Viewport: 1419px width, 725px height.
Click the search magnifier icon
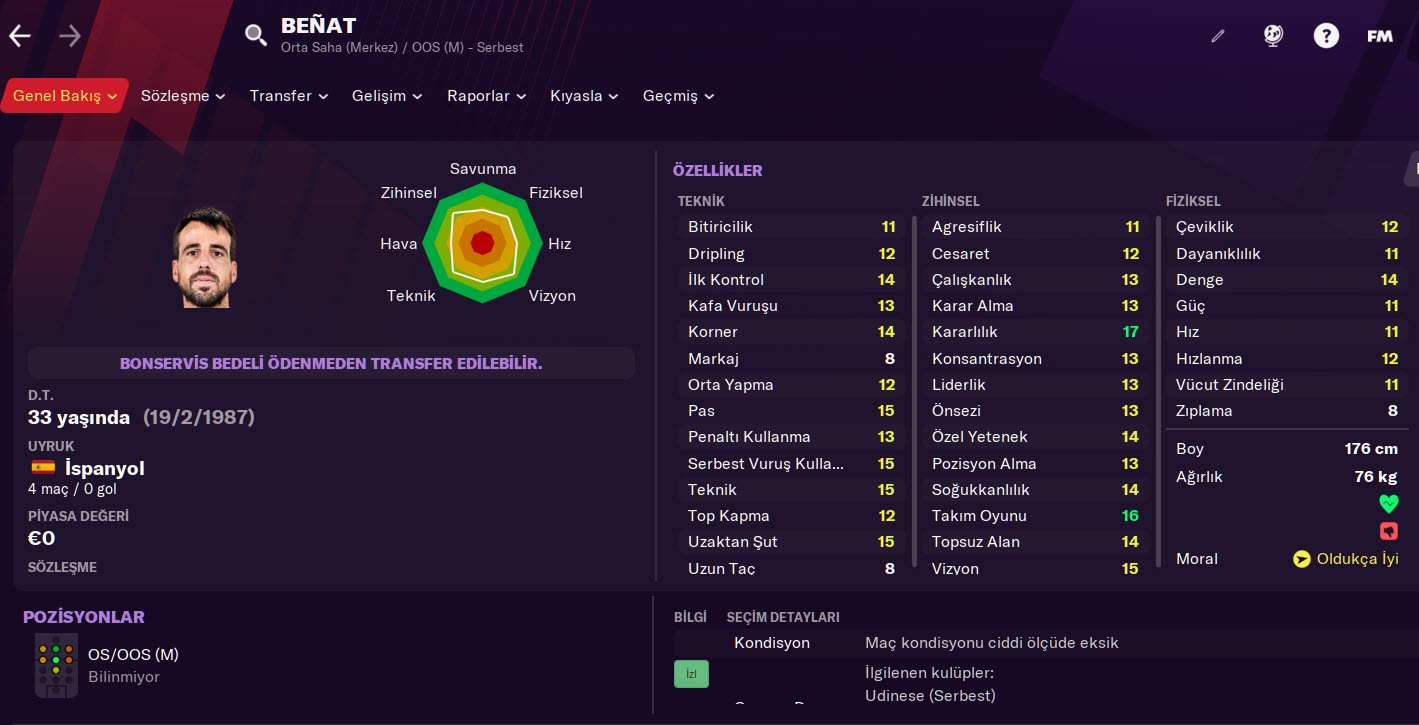click(x=256, y=36)
